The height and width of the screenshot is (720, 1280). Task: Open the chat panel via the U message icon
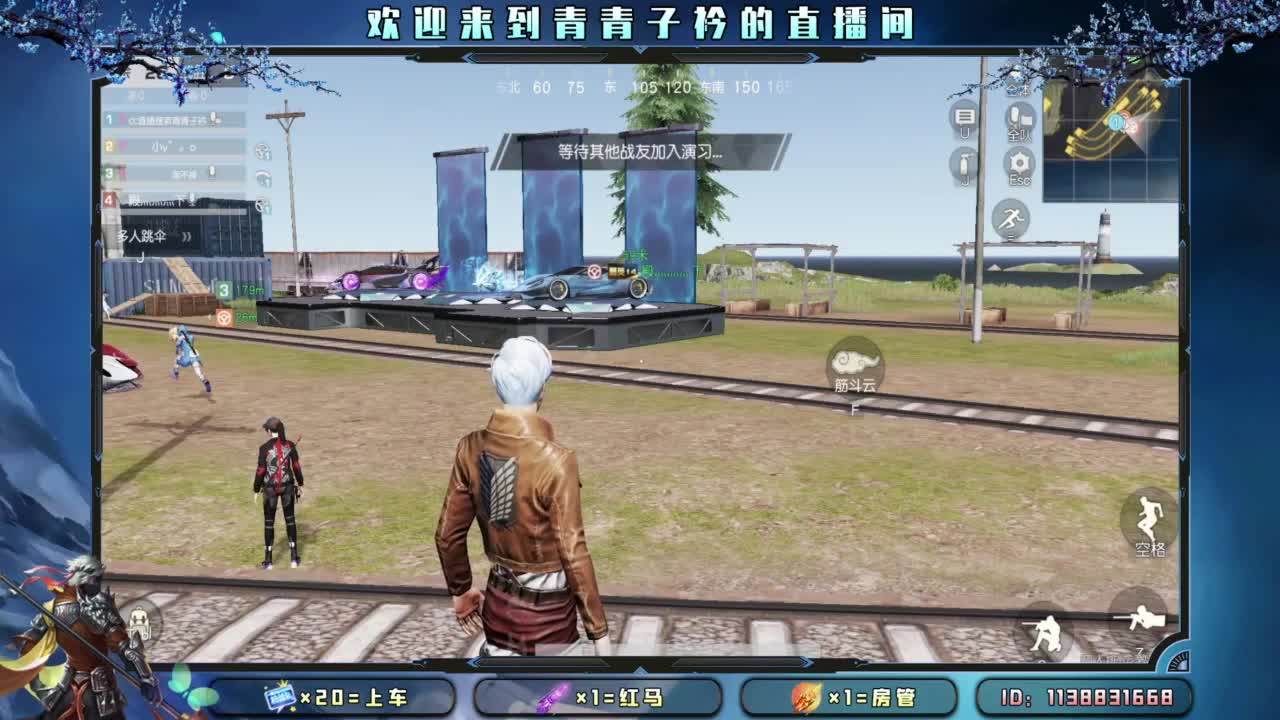[x=962, y=118]
